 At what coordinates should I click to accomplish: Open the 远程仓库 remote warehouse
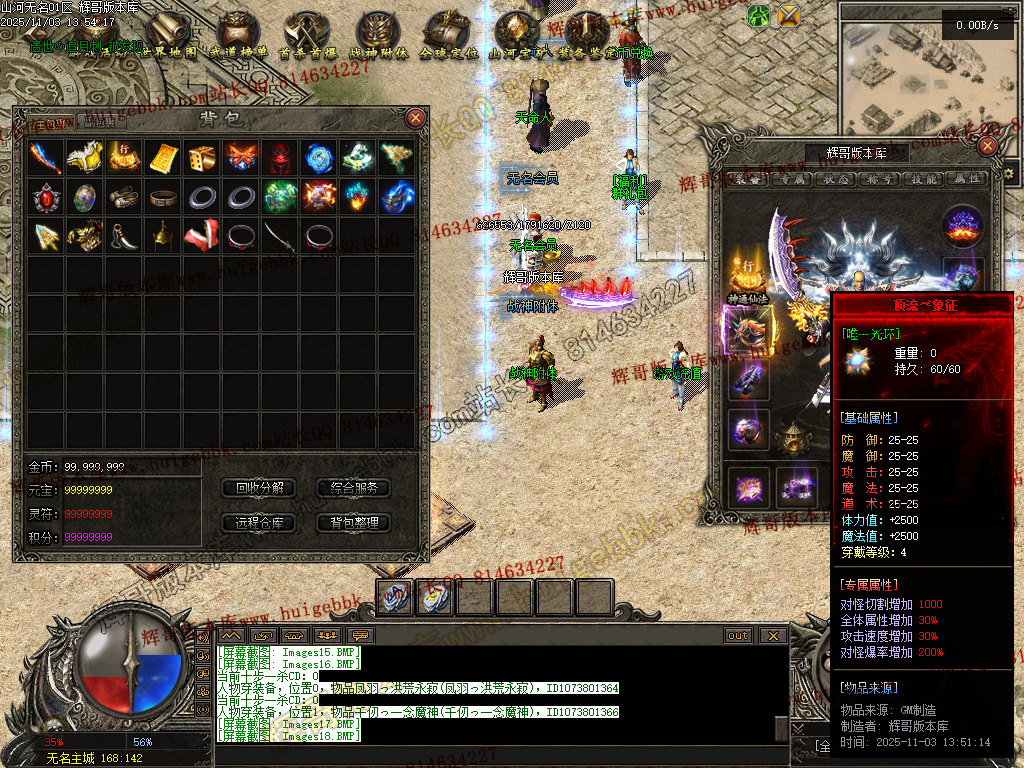(259, 522)
